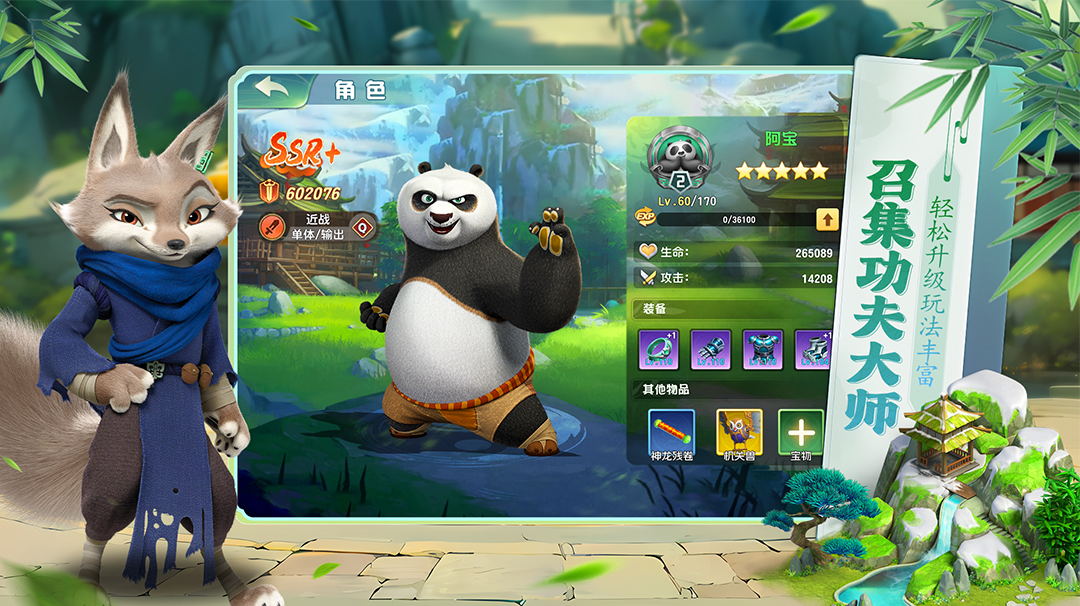Go back using the arrow button
Image resolution: width=1080 pixels, height=606 pixels.
point(272,88)
